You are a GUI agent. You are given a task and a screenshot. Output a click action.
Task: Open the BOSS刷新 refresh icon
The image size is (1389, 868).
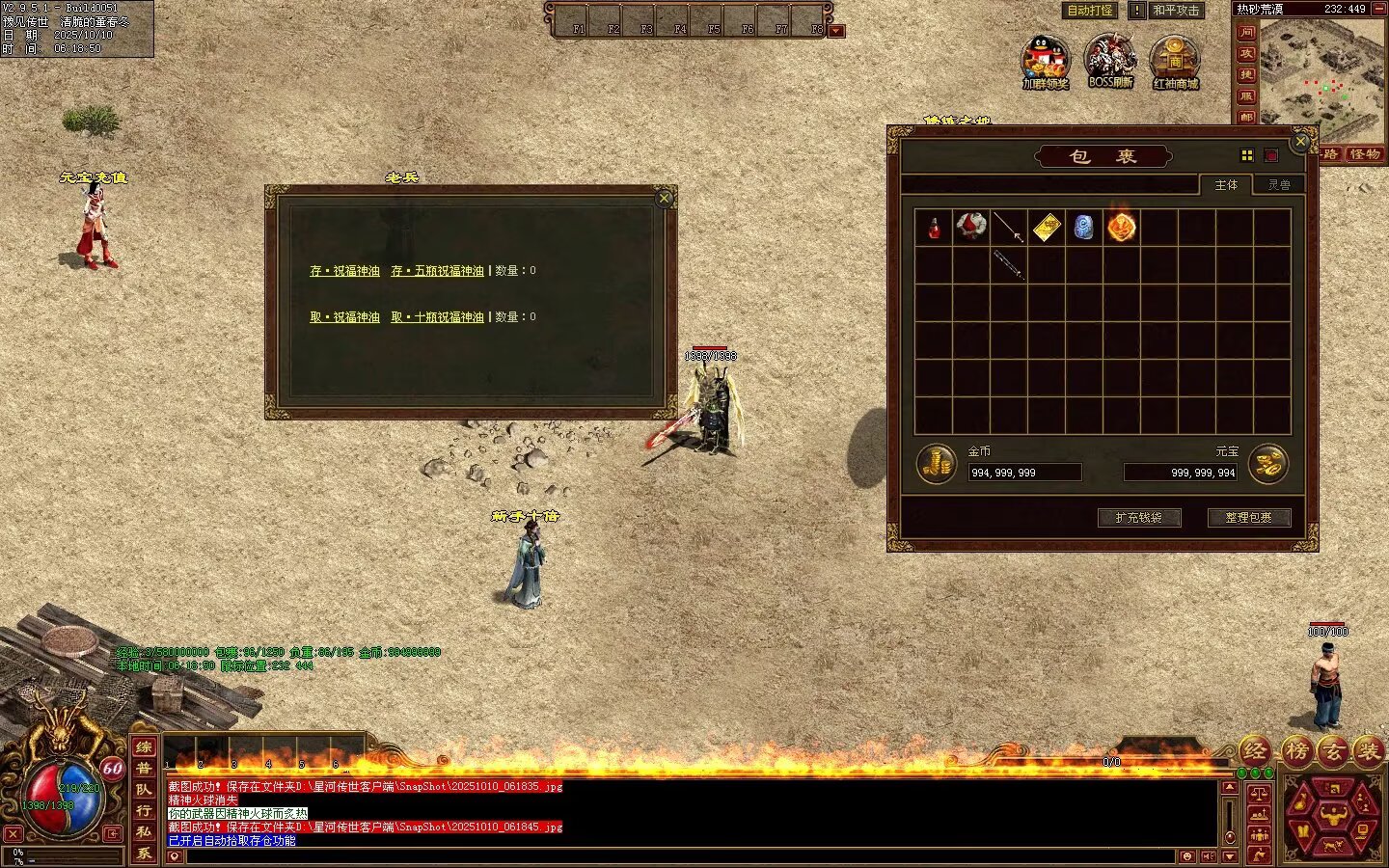pyautogui.click(x=1109, y=60)
